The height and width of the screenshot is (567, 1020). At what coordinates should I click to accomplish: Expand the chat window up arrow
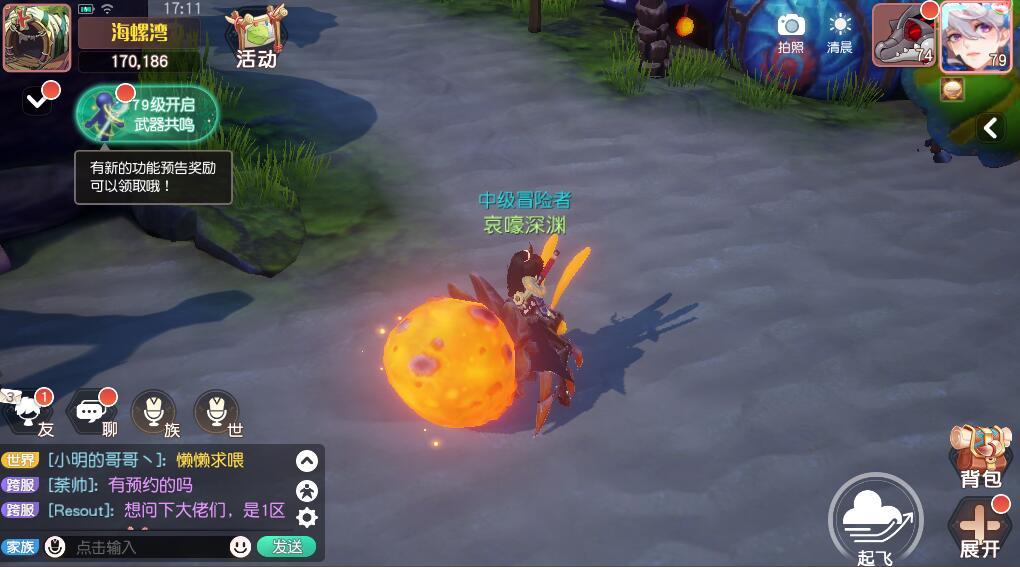[307, 461]
